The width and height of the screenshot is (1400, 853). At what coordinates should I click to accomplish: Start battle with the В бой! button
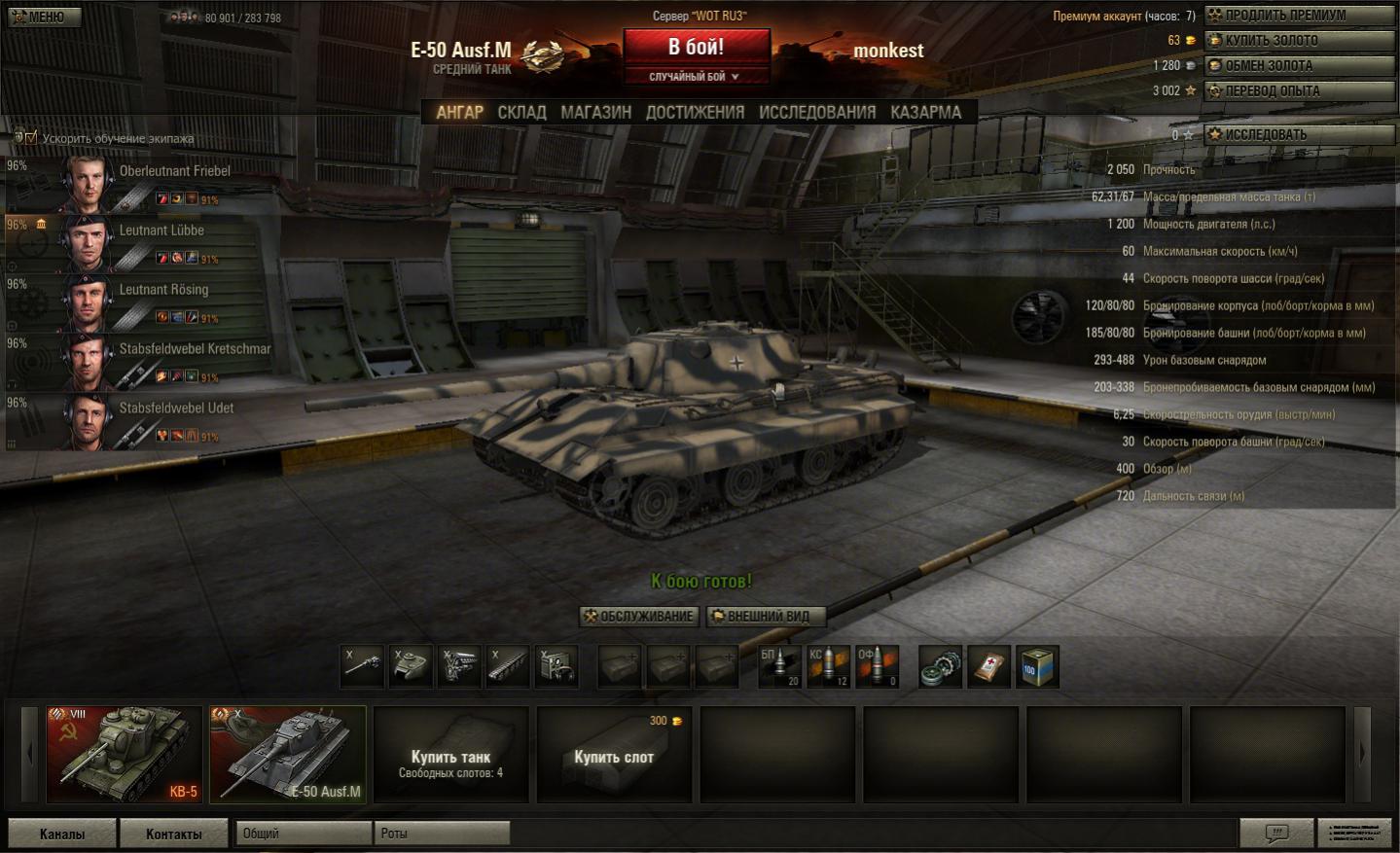tap(696, 47)
